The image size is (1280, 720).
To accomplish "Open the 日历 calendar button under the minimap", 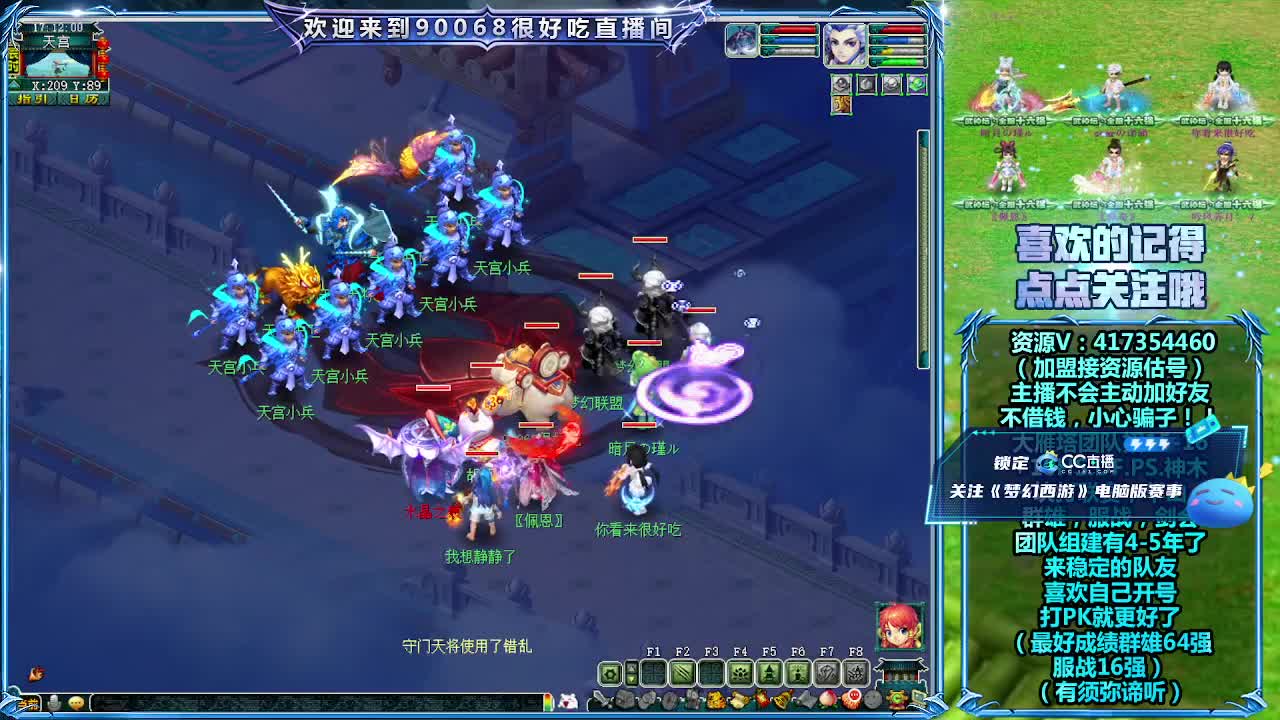I will [83, 99].
